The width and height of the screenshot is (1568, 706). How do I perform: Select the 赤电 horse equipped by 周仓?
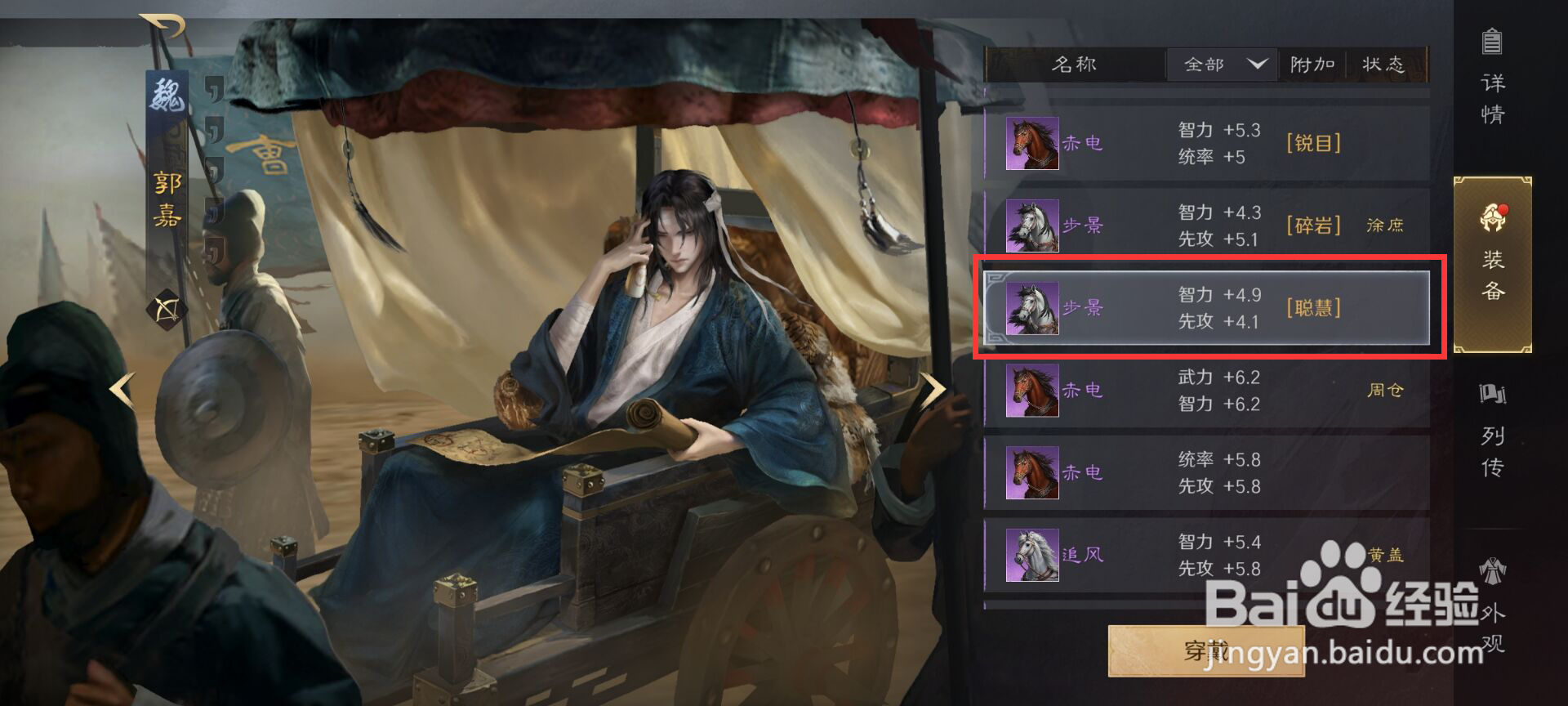1031,390
